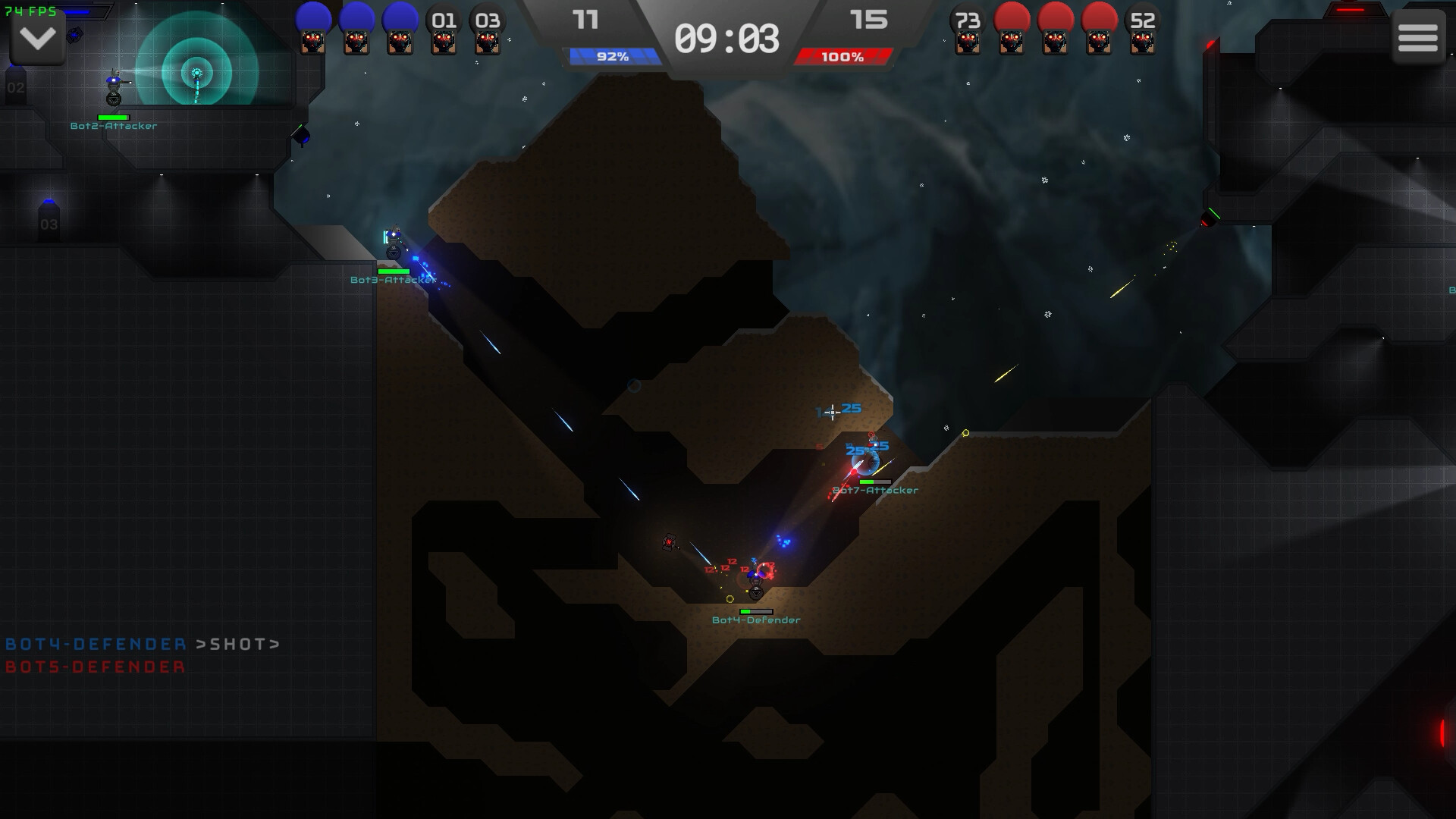Select the blue avatar with respawn timer 01
The height and width of the screenshot is (819, 1456).
[x=444, y=30]
